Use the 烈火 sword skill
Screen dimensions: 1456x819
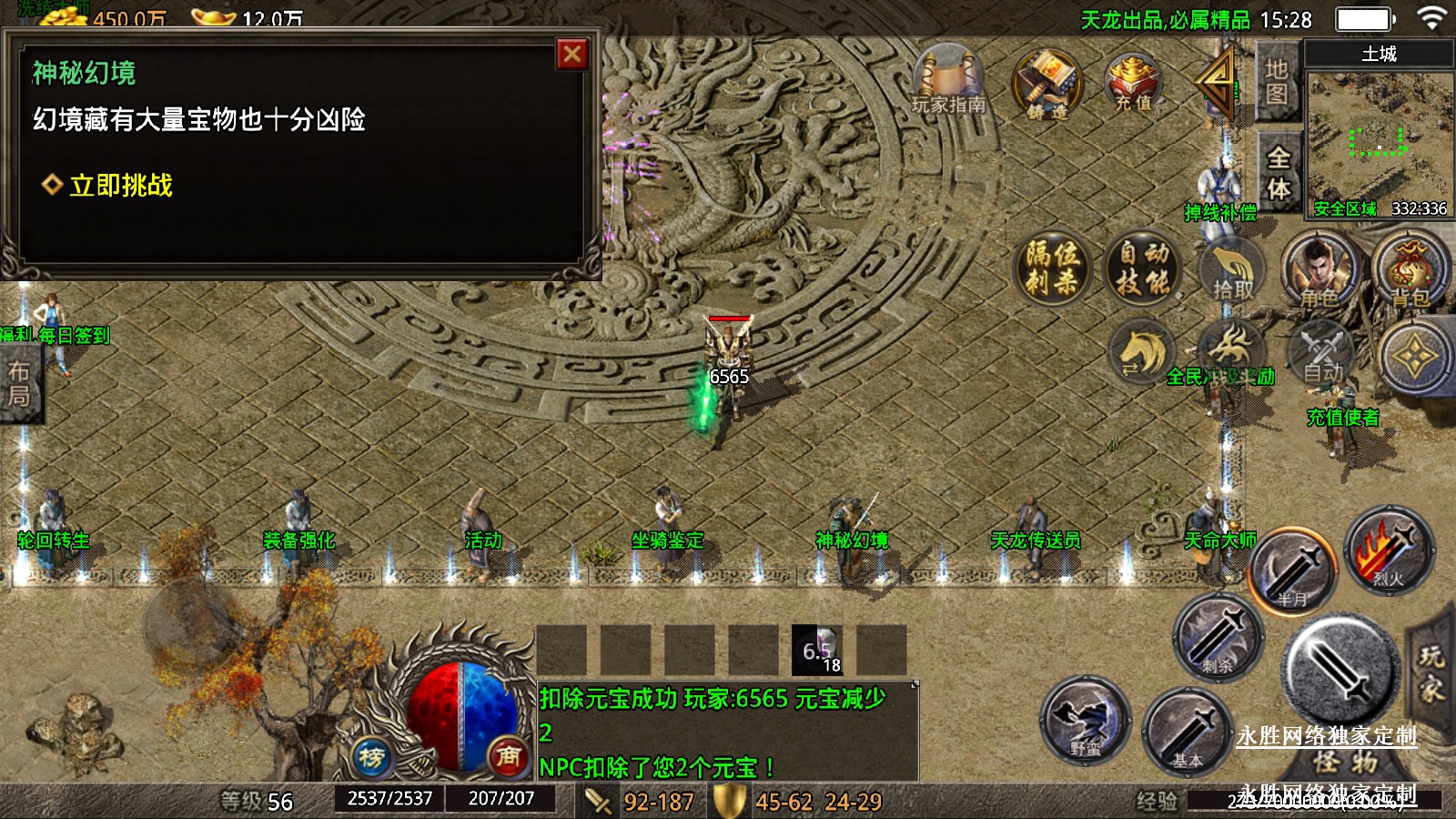(1389, 551)
